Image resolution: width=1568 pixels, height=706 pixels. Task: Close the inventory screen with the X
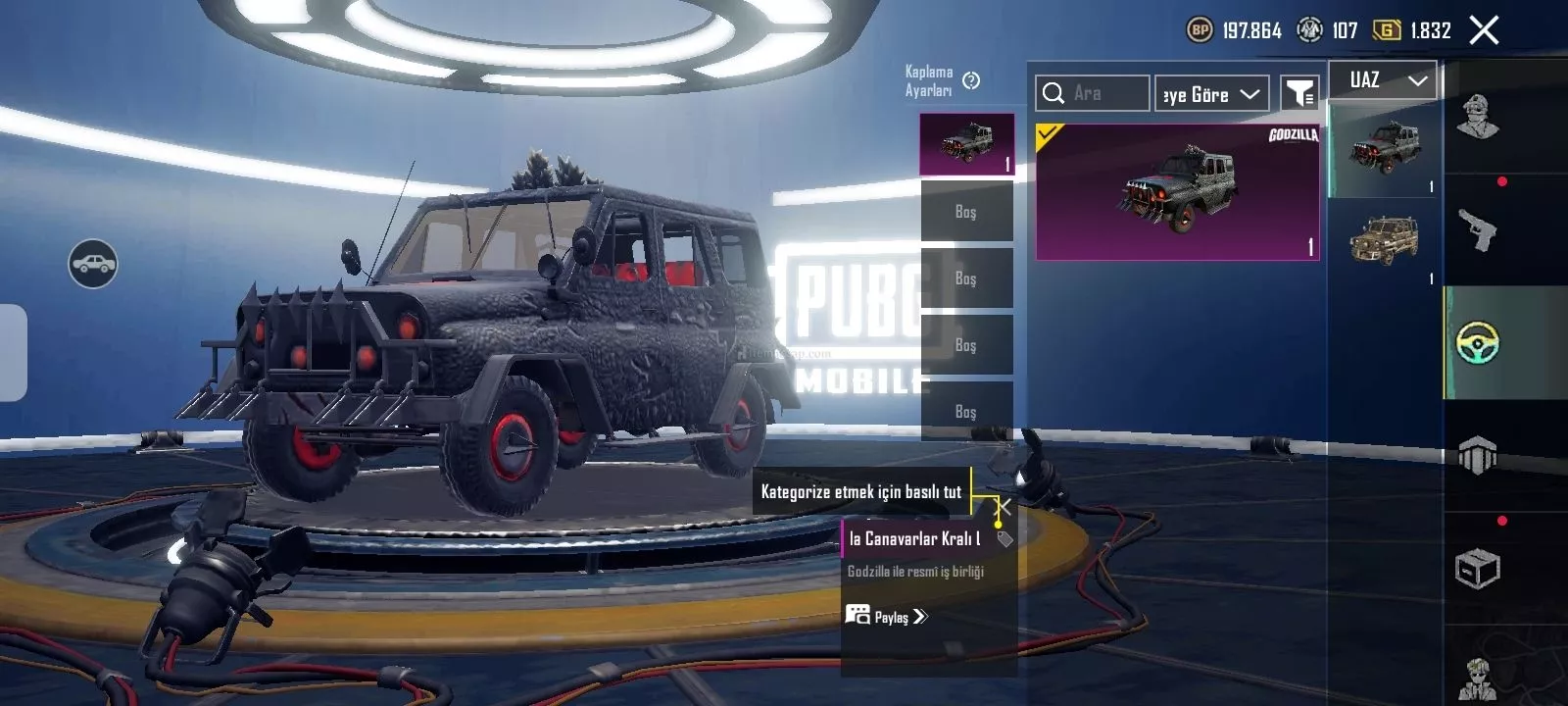(1484, 30)
